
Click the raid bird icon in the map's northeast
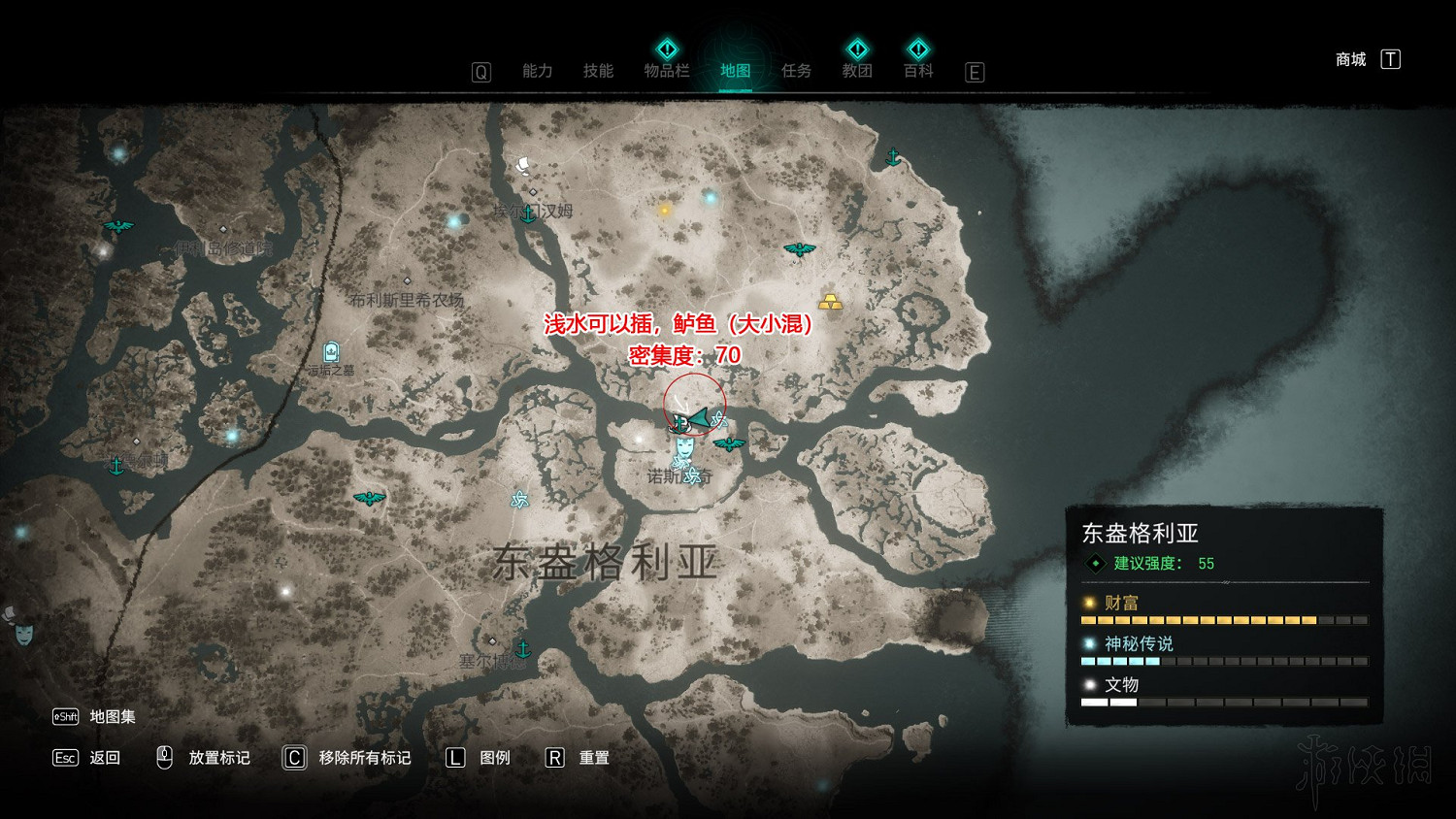801,250
